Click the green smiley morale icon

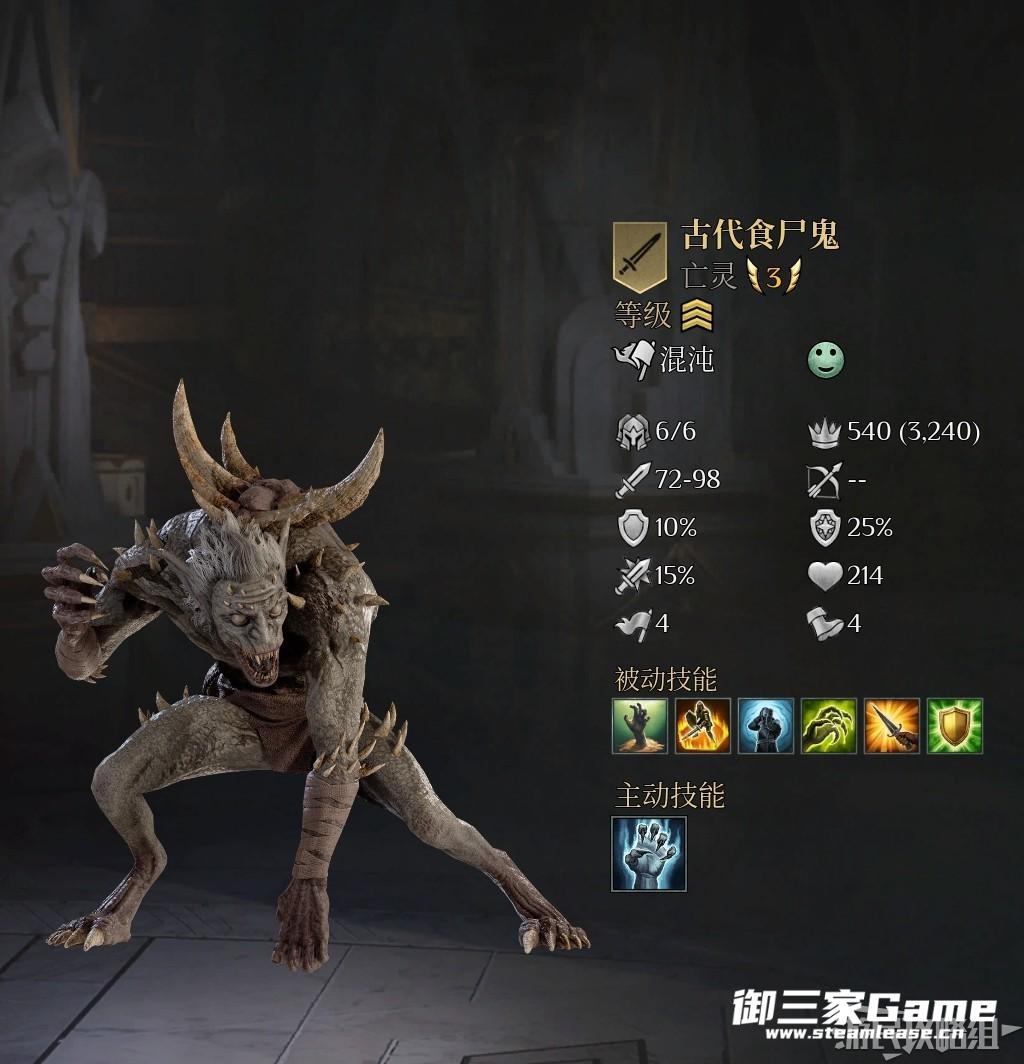tap(826, 360)
